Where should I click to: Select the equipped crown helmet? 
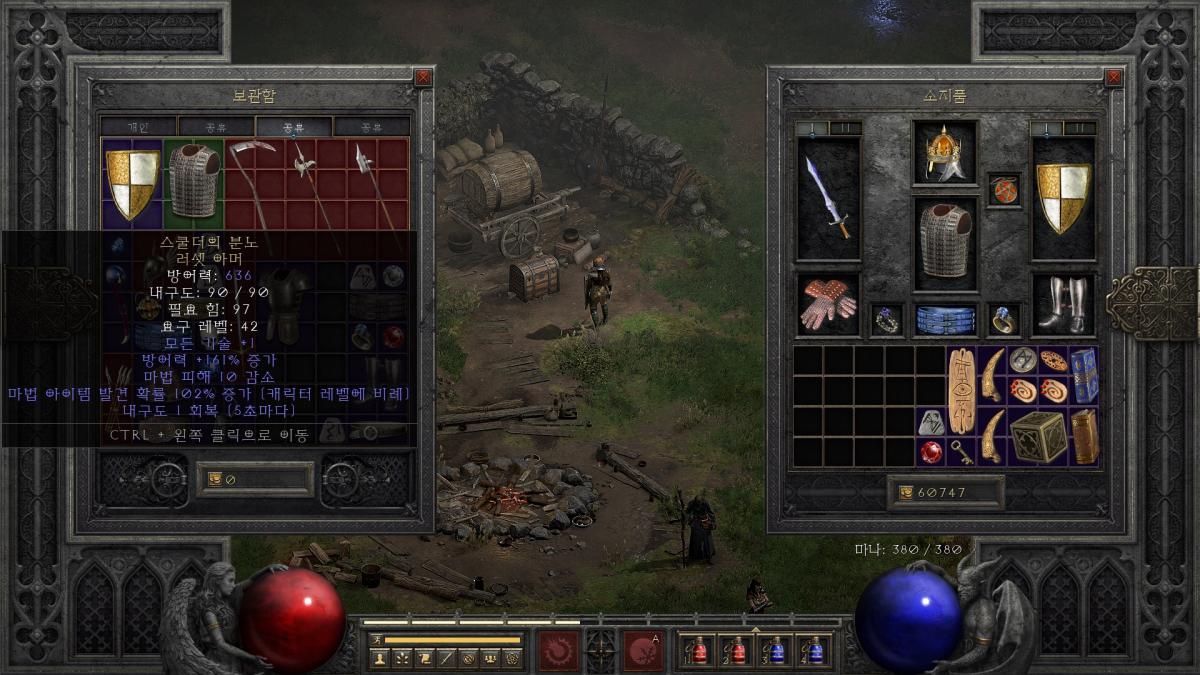click(944, 154)
